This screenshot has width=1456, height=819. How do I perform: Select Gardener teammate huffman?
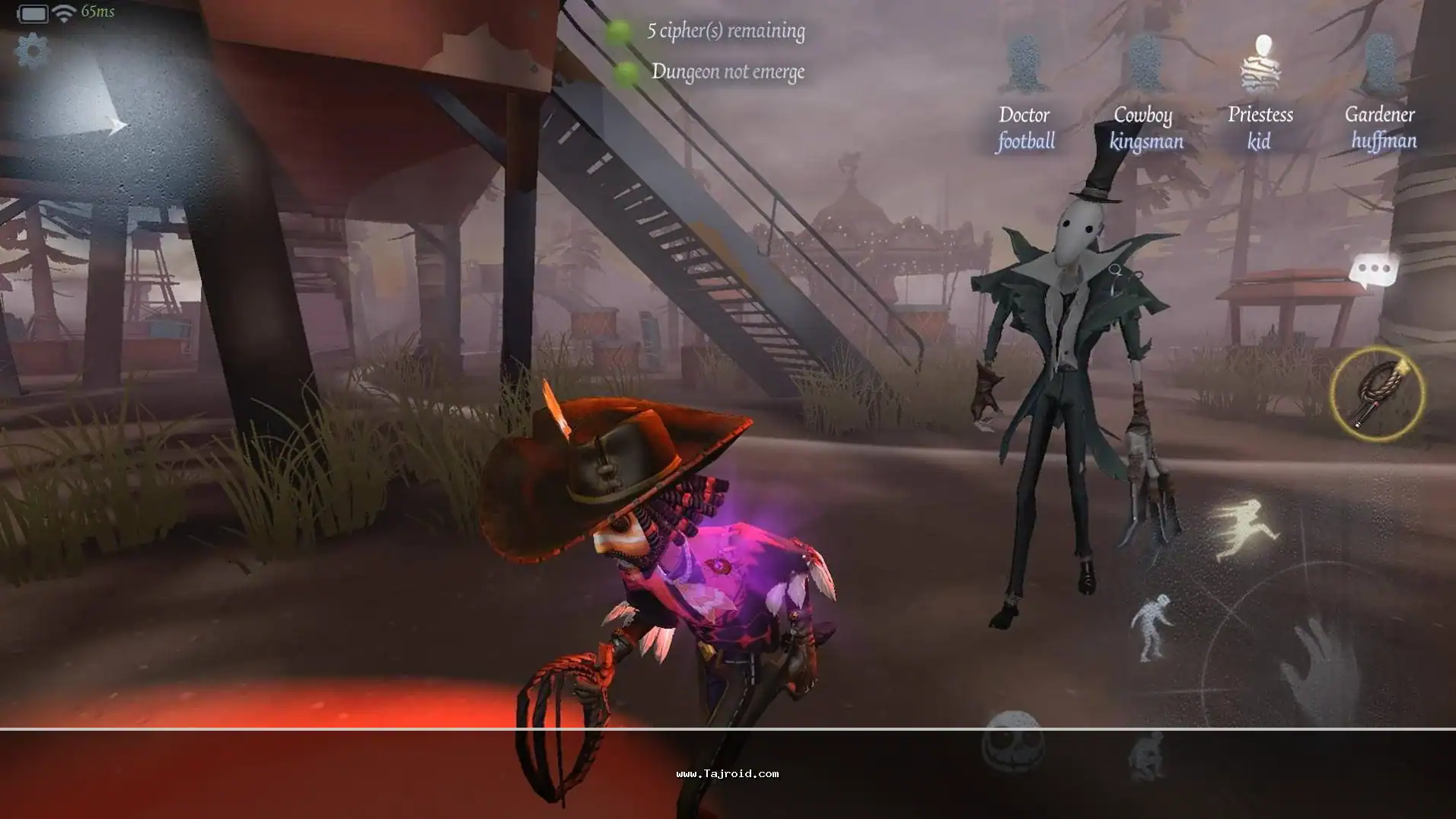click(x=1380, y=91)
